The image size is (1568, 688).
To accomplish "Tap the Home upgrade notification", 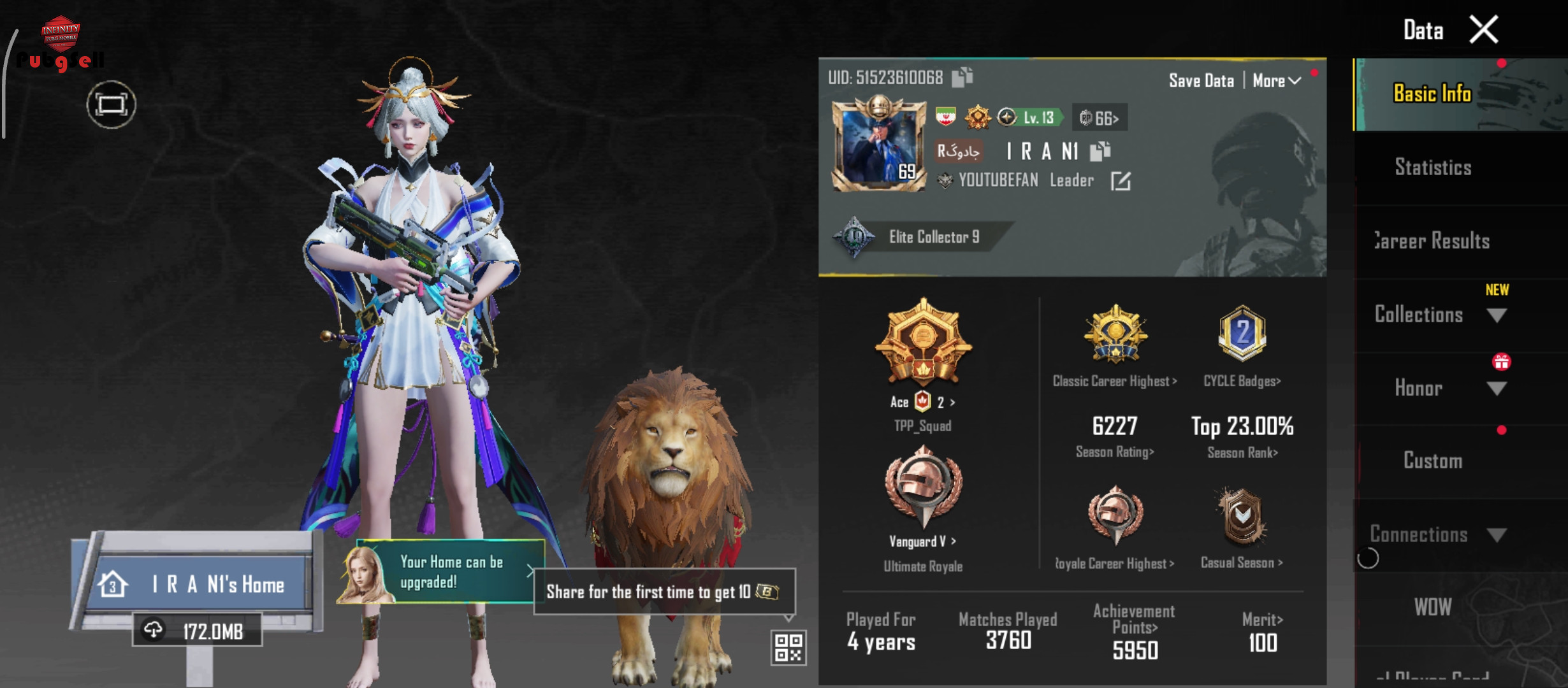I will click(449, 572).
